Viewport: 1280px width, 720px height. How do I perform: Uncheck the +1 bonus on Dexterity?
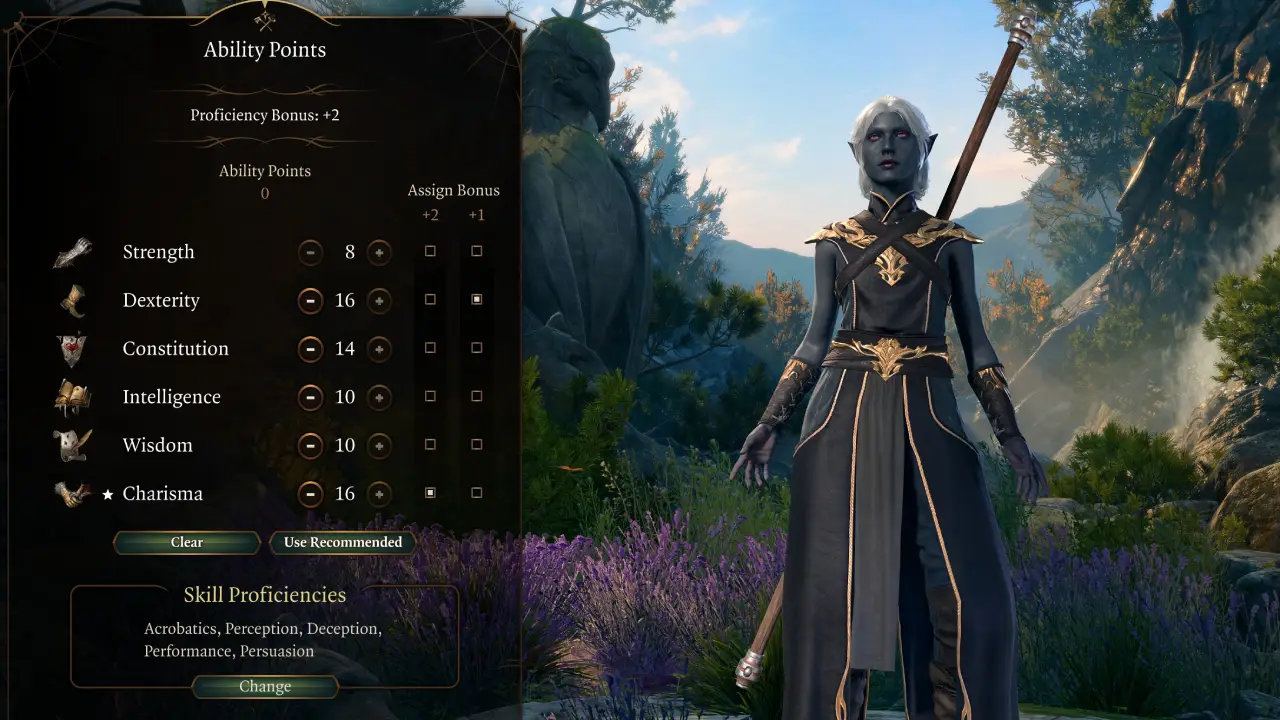[476, 299]
